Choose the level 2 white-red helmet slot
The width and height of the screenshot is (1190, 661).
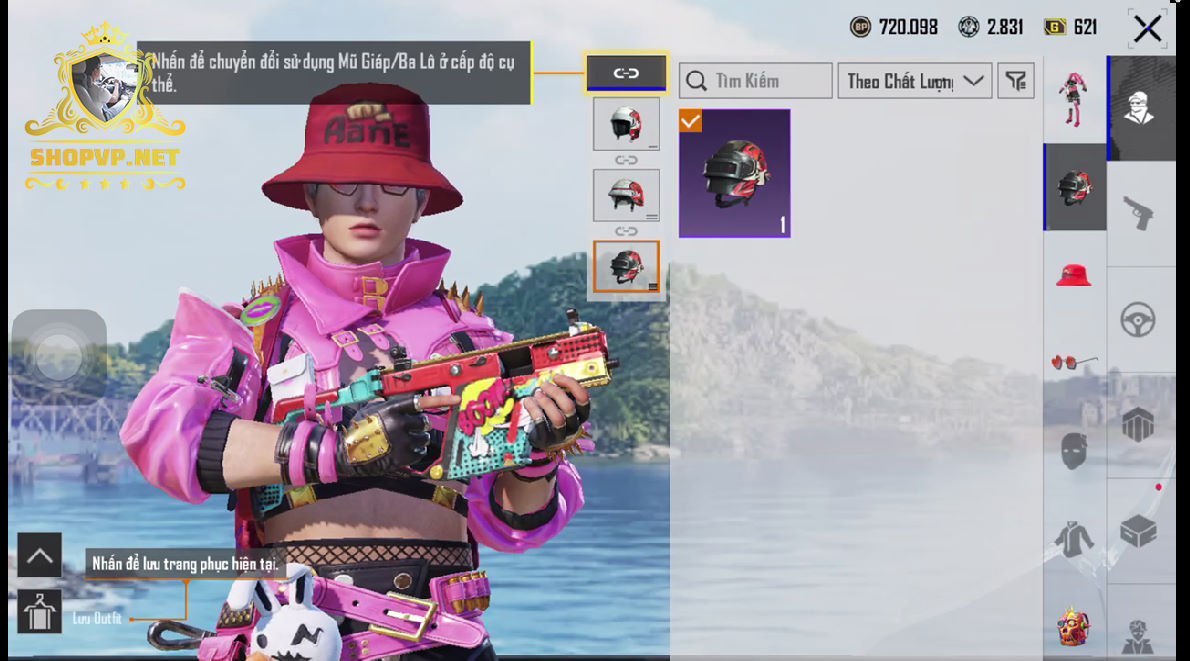tap(626, 195)
